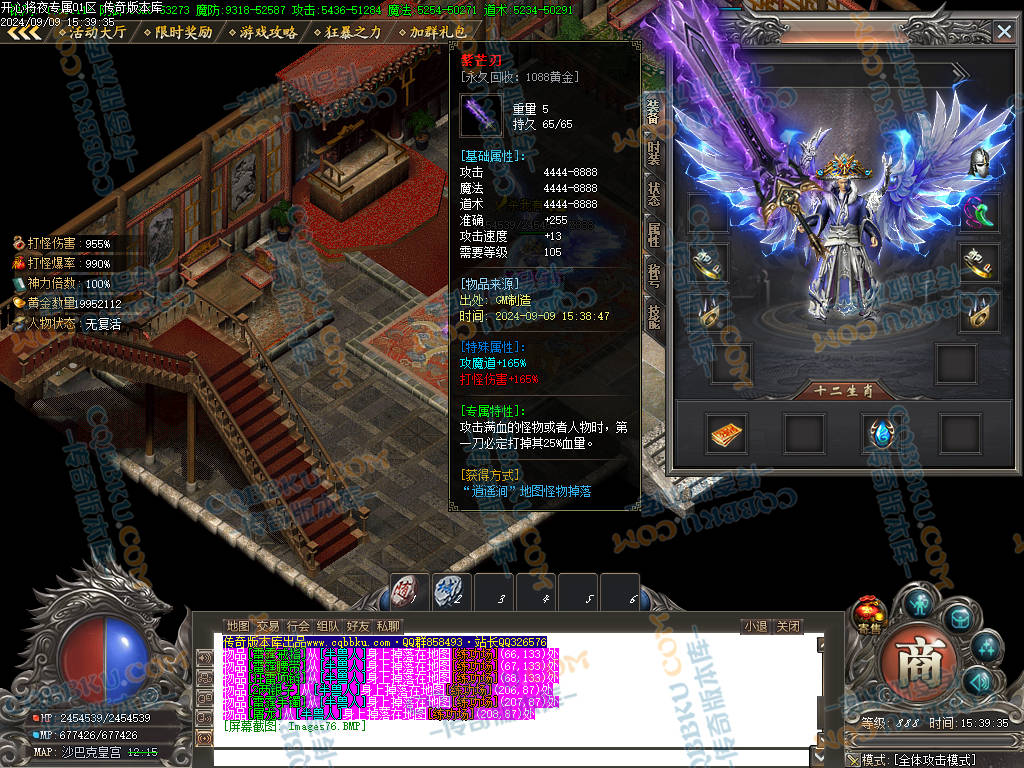Collapse the top menu with the triple-arrow button
Screen dimensions: 1024x768
coord(24,32)
